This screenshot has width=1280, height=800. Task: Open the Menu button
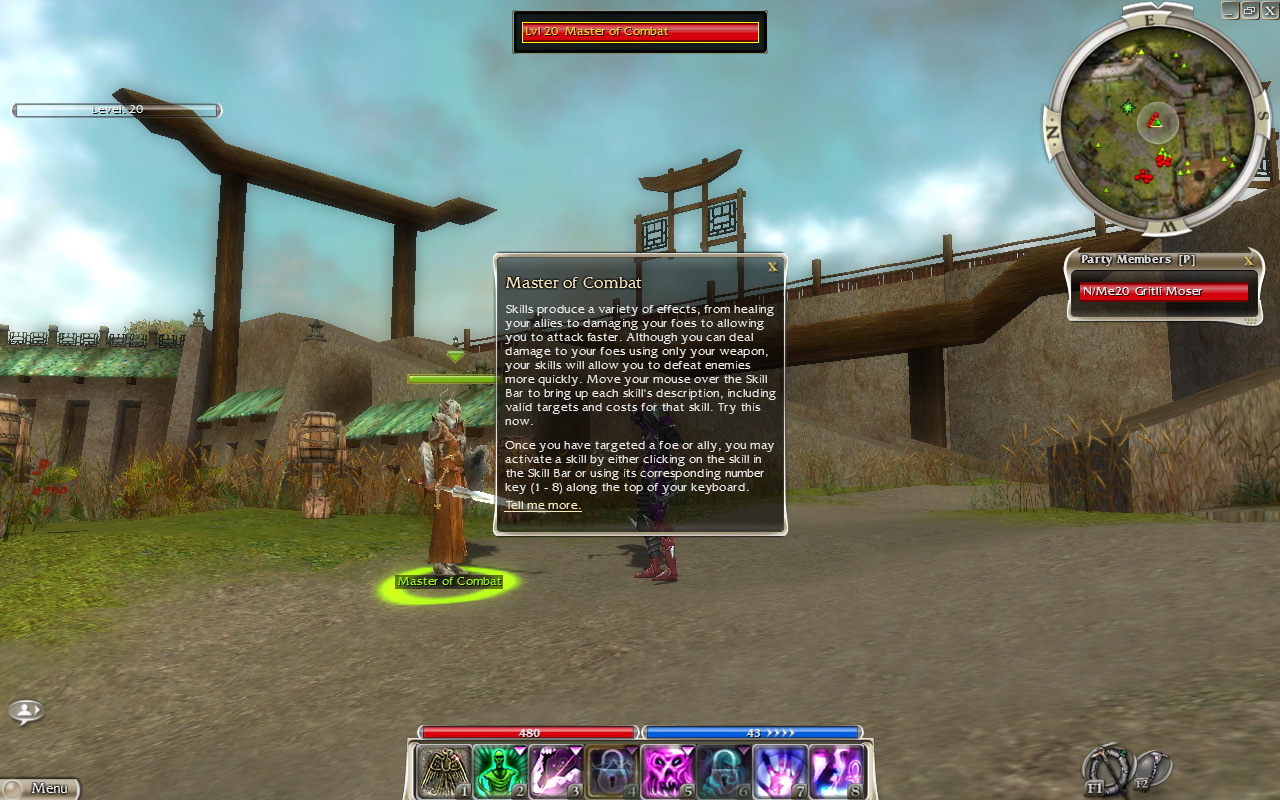[x=40, y=788]
